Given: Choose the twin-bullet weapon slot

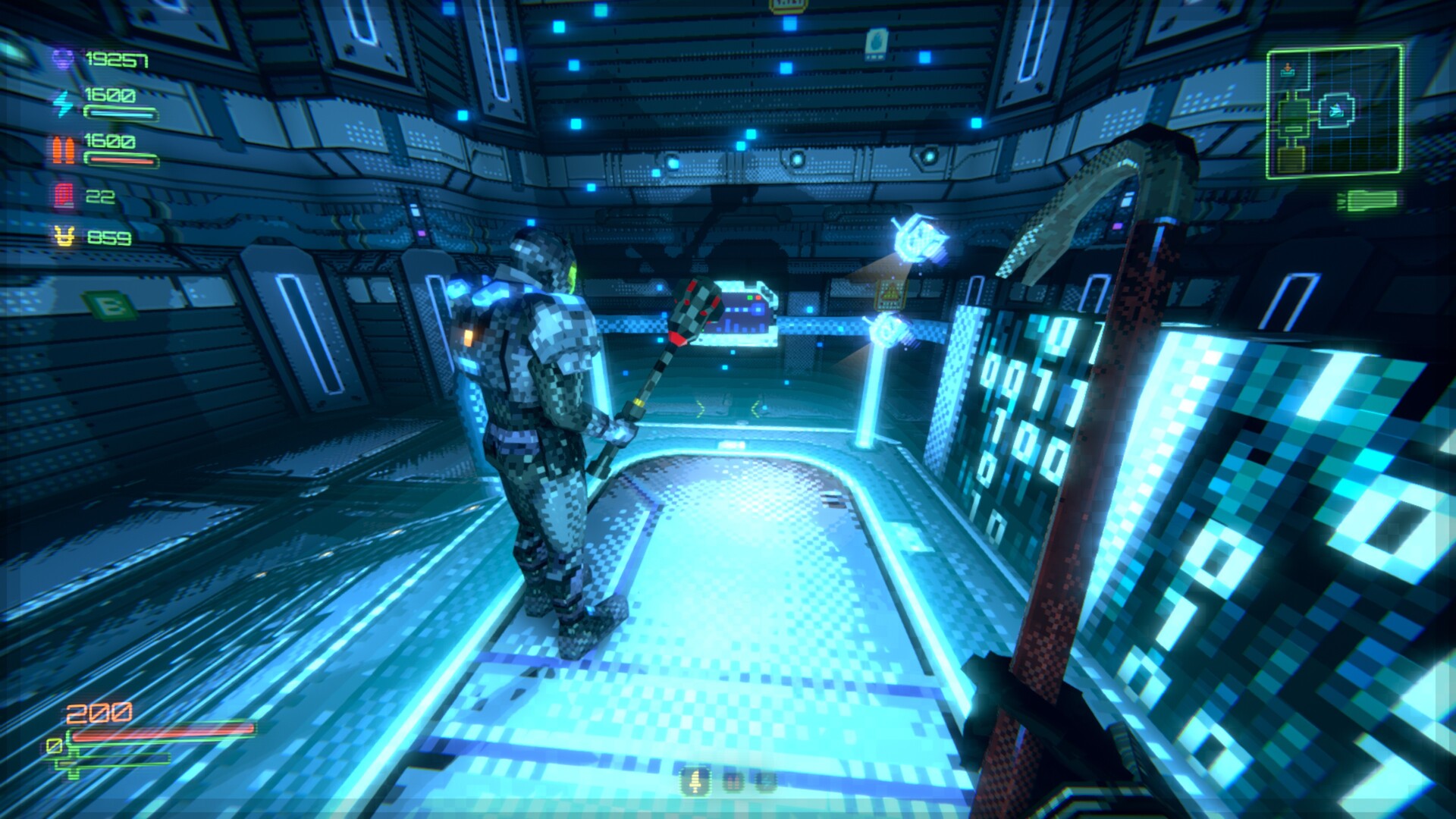Looking at the screenshot, I should 733,780.
